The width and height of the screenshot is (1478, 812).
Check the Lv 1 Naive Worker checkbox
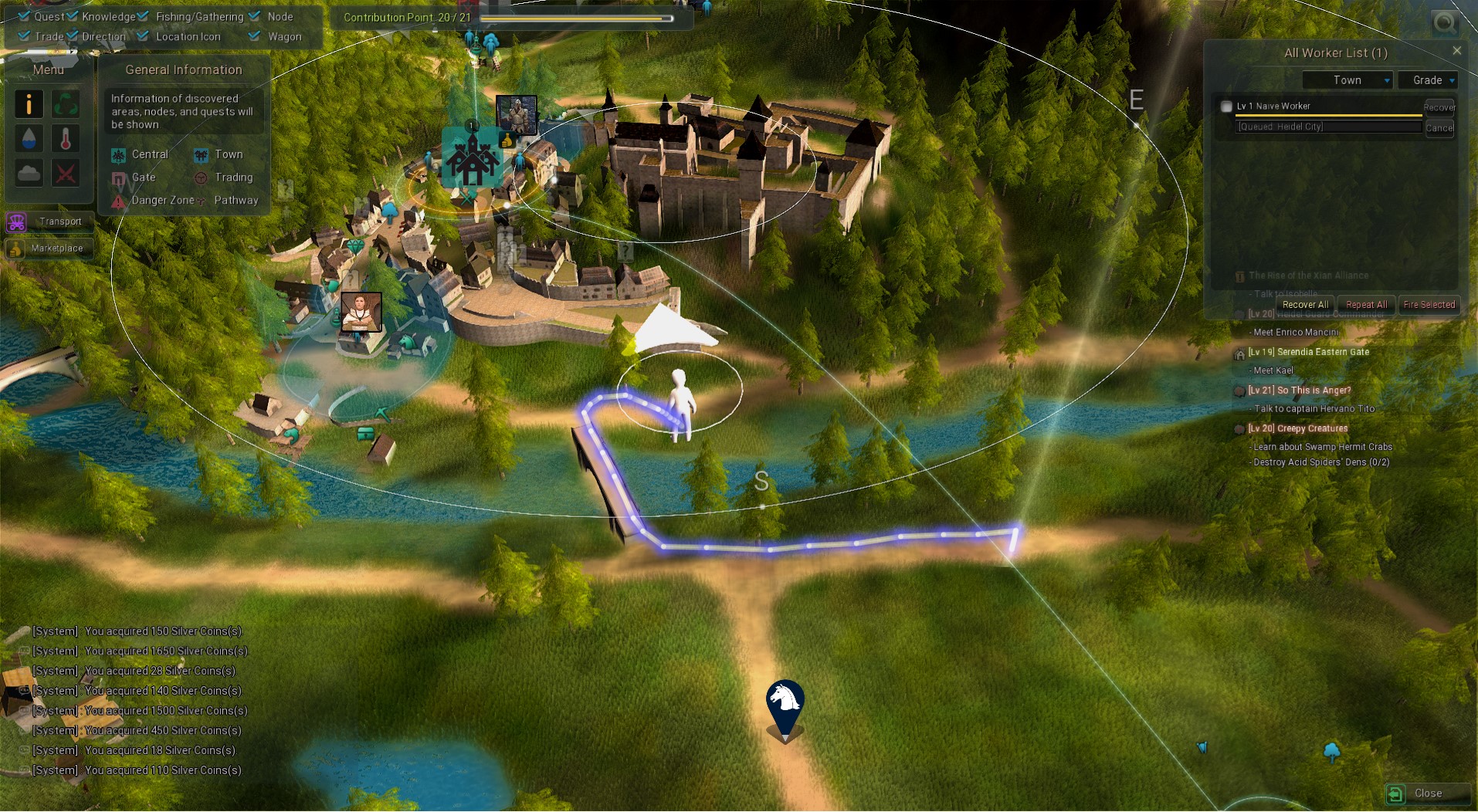pos(1225,106)
